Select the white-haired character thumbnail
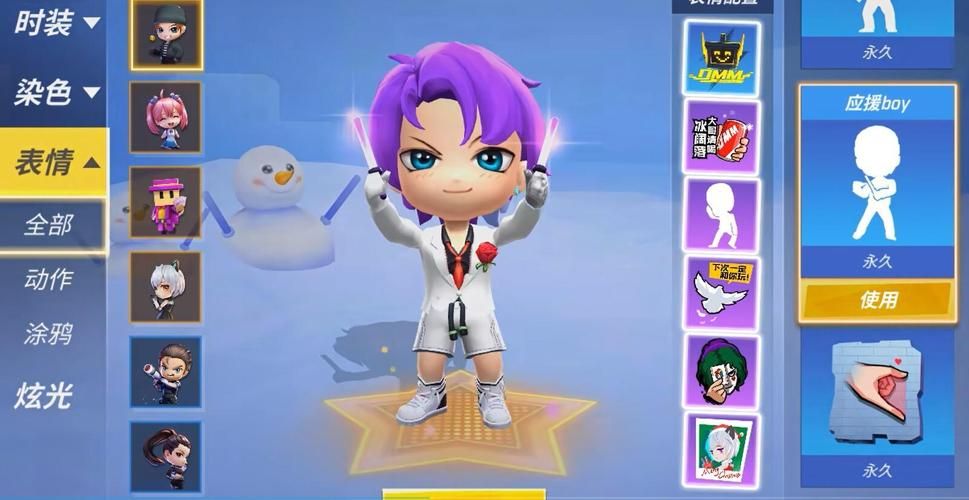Viewport: 969px width, 500px height. point(165,286)
